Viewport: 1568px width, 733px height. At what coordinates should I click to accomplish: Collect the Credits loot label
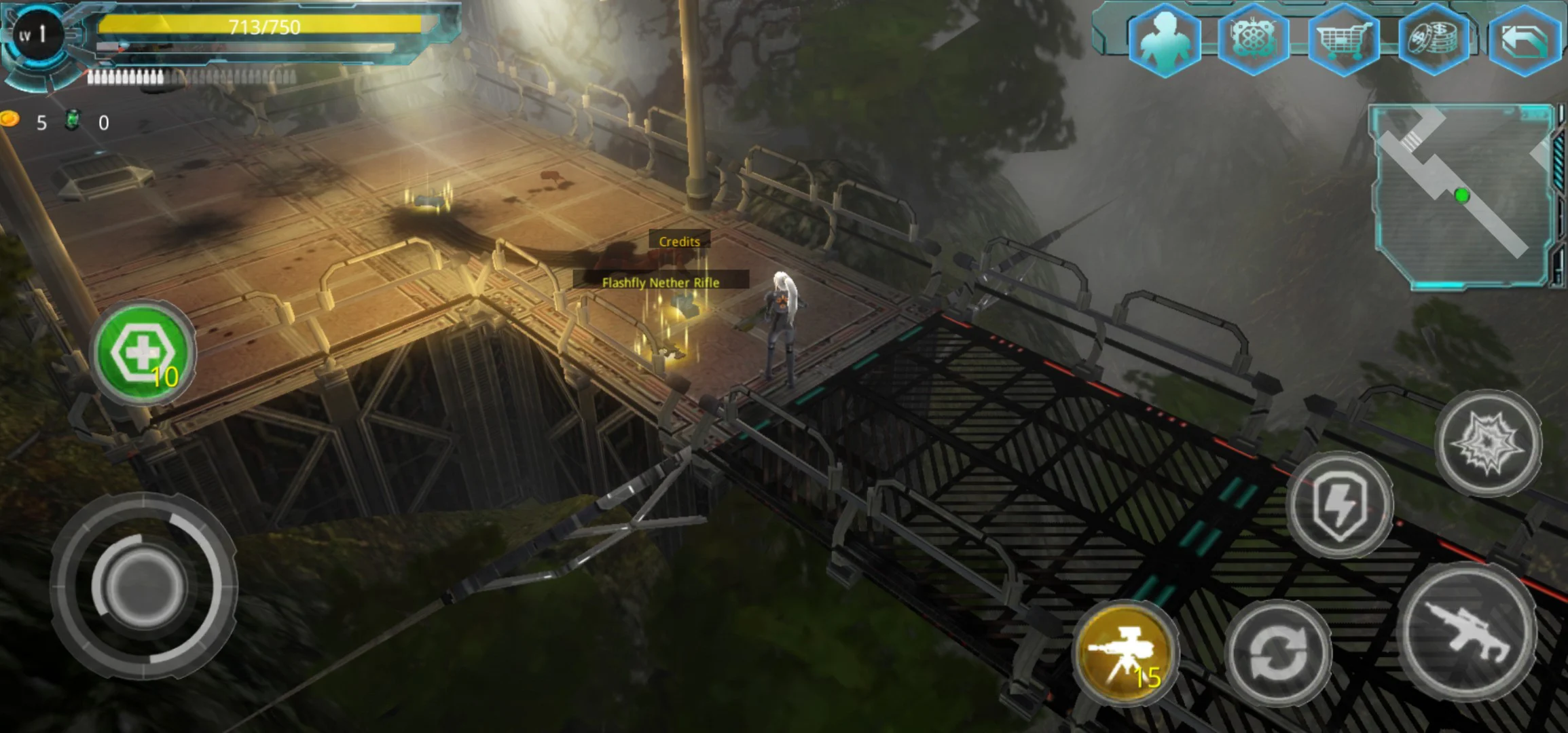679,241
